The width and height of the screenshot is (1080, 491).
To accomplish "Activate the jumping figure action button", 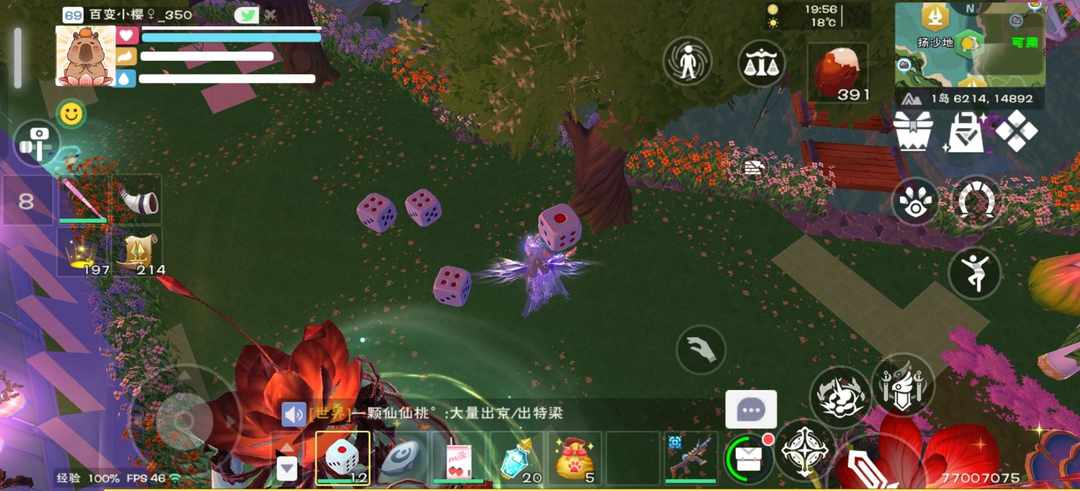I will 974,271.
